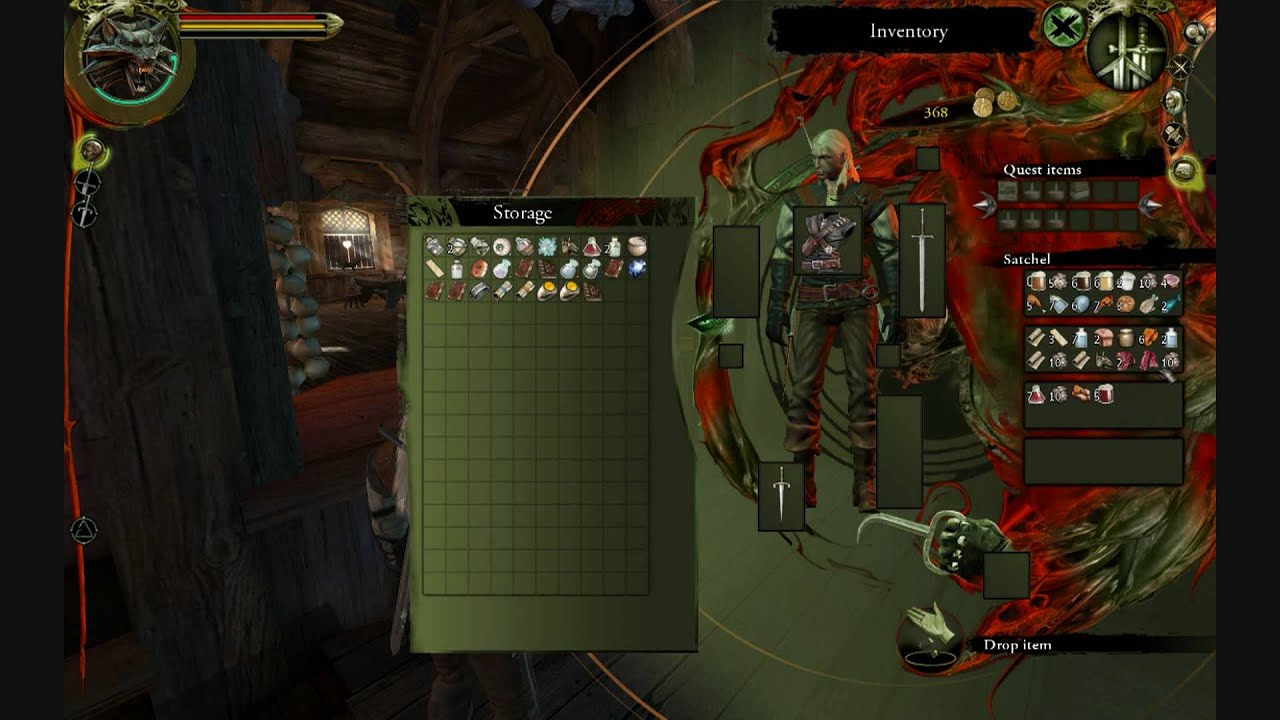
Task: Select the equipped long sword slot
Action: (921, 260)
